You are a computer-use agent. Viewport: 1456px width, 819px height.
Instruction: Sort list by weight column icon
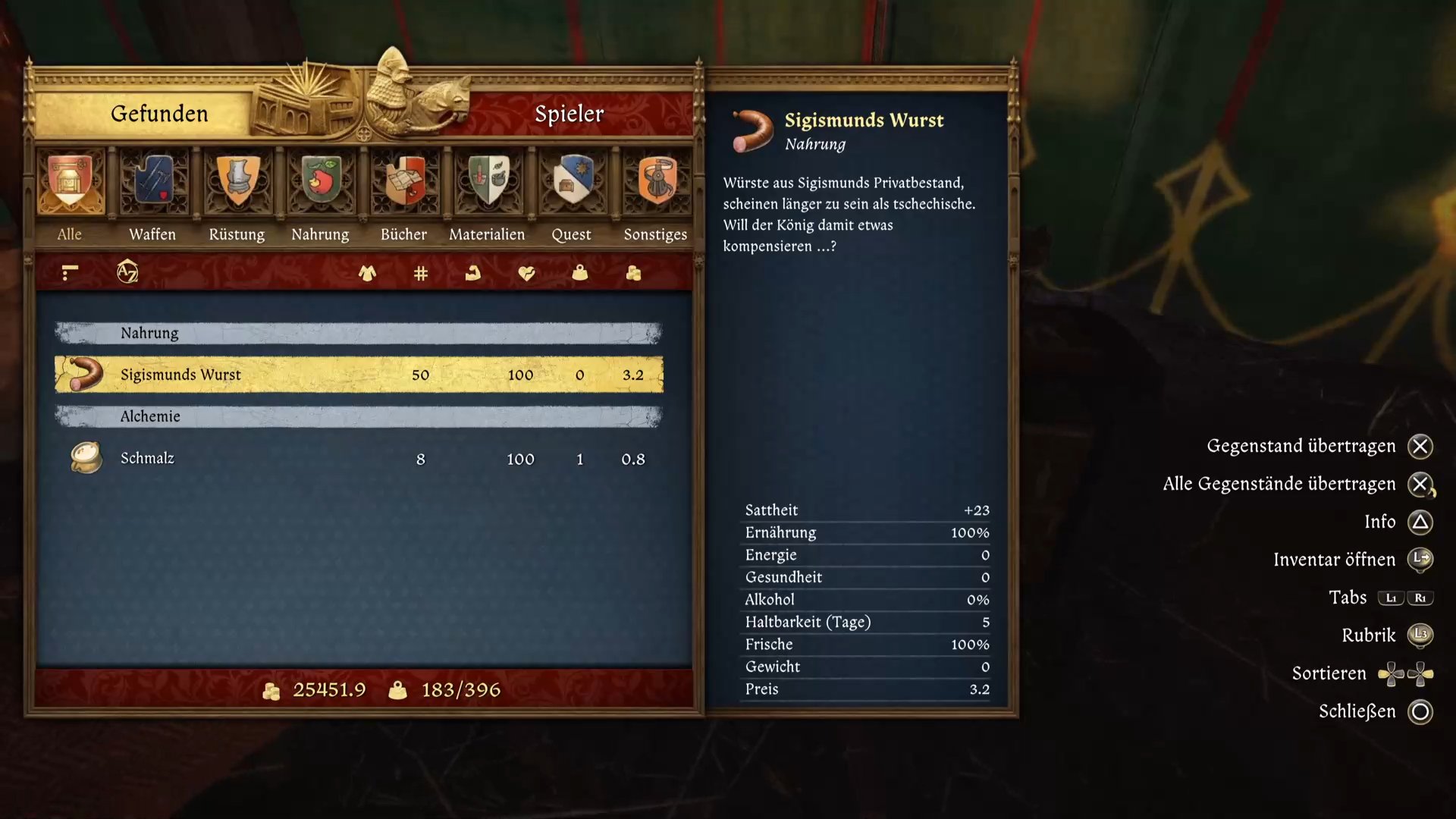(580, 273)
